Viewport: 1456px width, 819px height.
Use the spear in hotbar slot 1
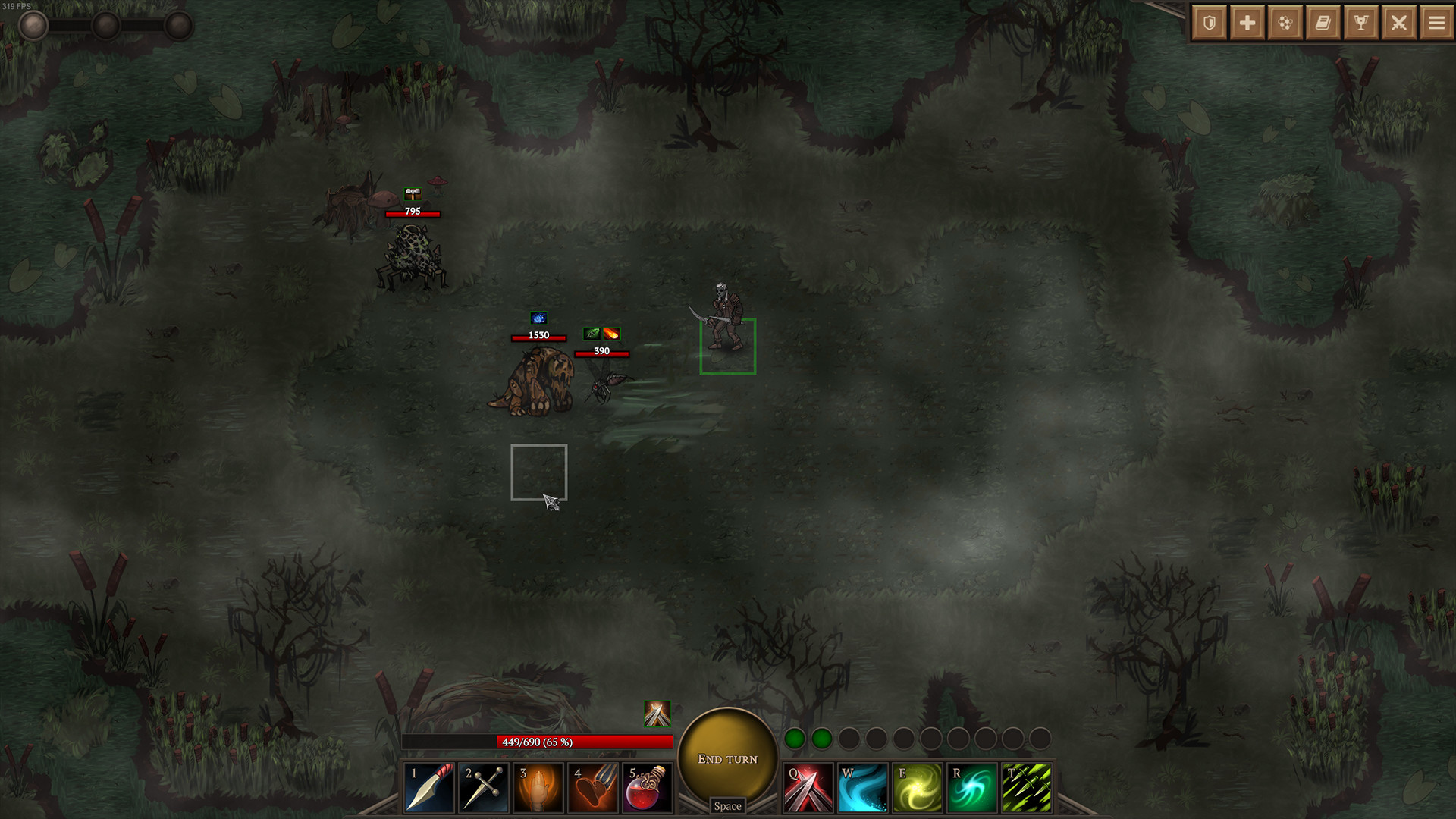[x=428, y=786]
